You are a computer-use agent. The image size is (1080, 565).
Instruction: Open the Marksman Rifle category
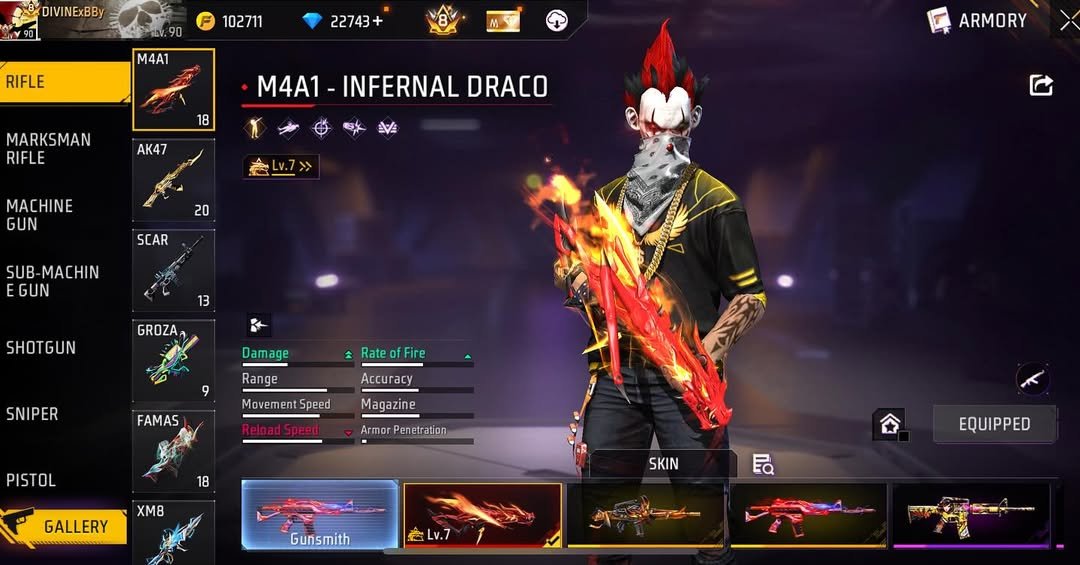pos(48,149)
